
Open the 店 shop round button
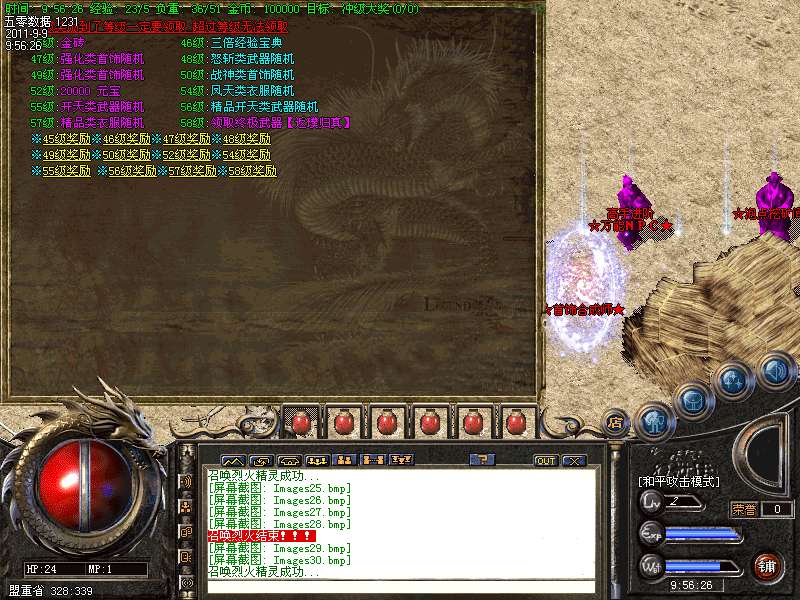click(x=616, y=423)
